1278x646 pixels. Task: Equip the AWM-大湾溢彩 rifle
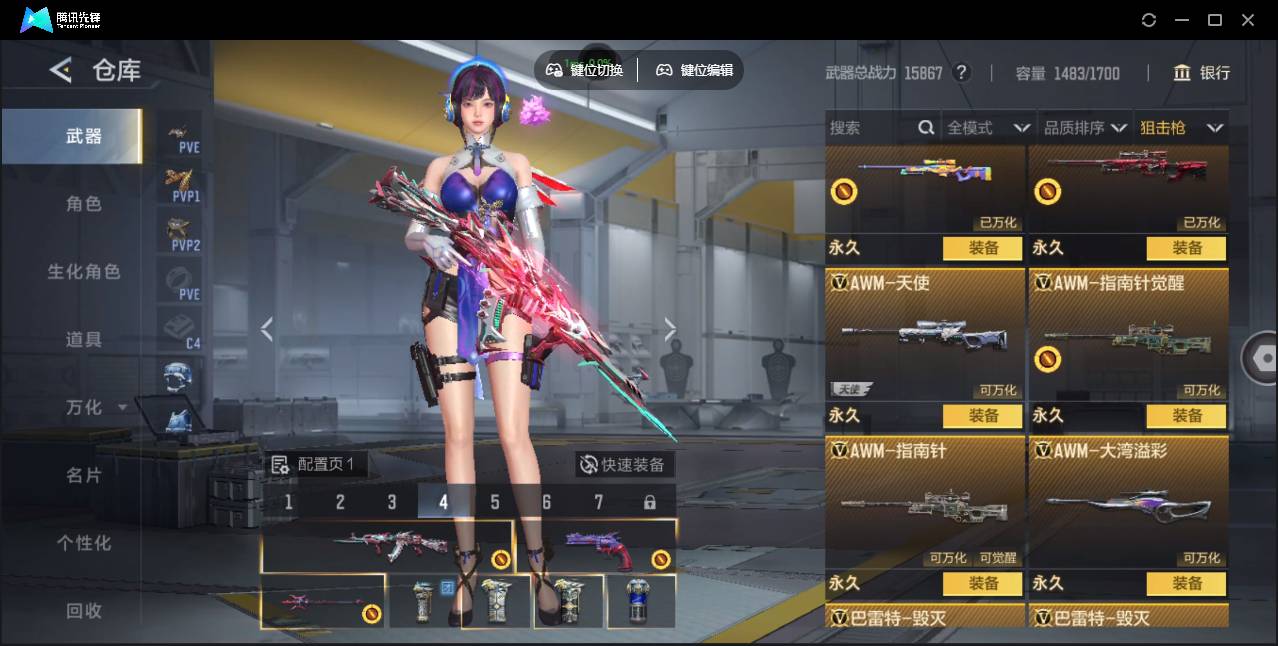(x=1186, y=584)
